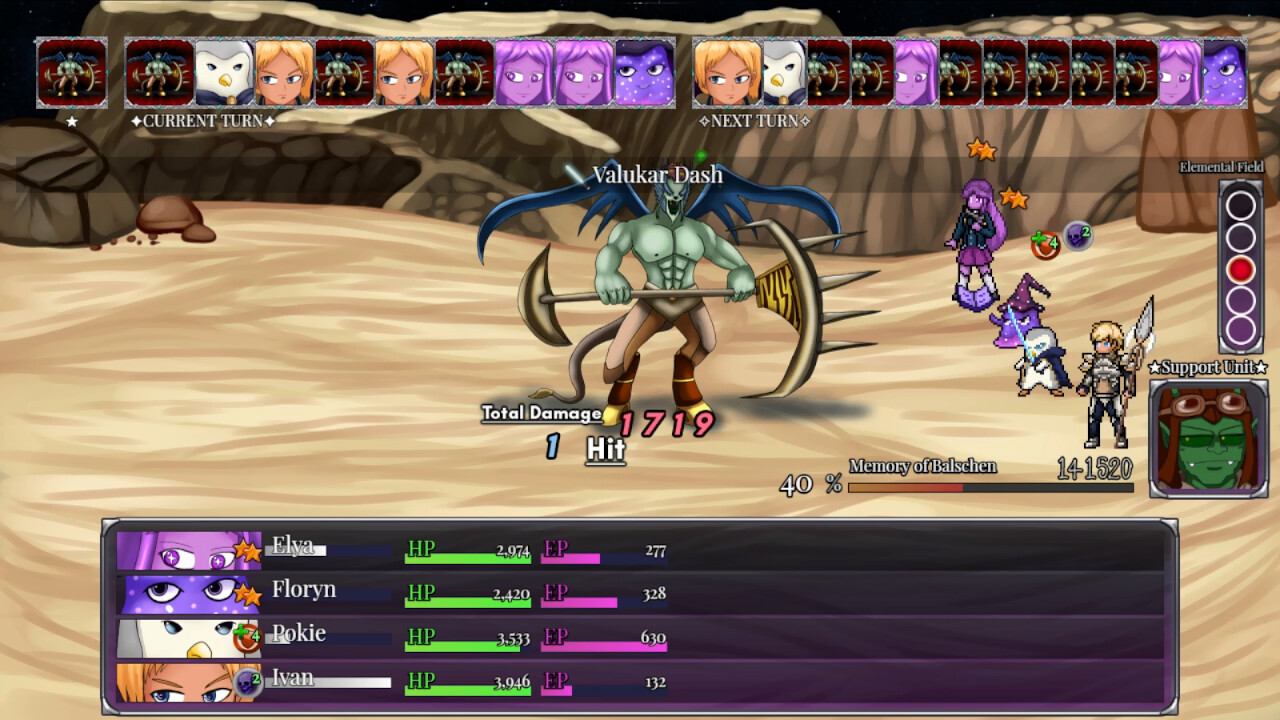Click the Memory of Balschen name label
This screenshot has height=720, width=1280.
pyautogui.click(x=922, y=467)
